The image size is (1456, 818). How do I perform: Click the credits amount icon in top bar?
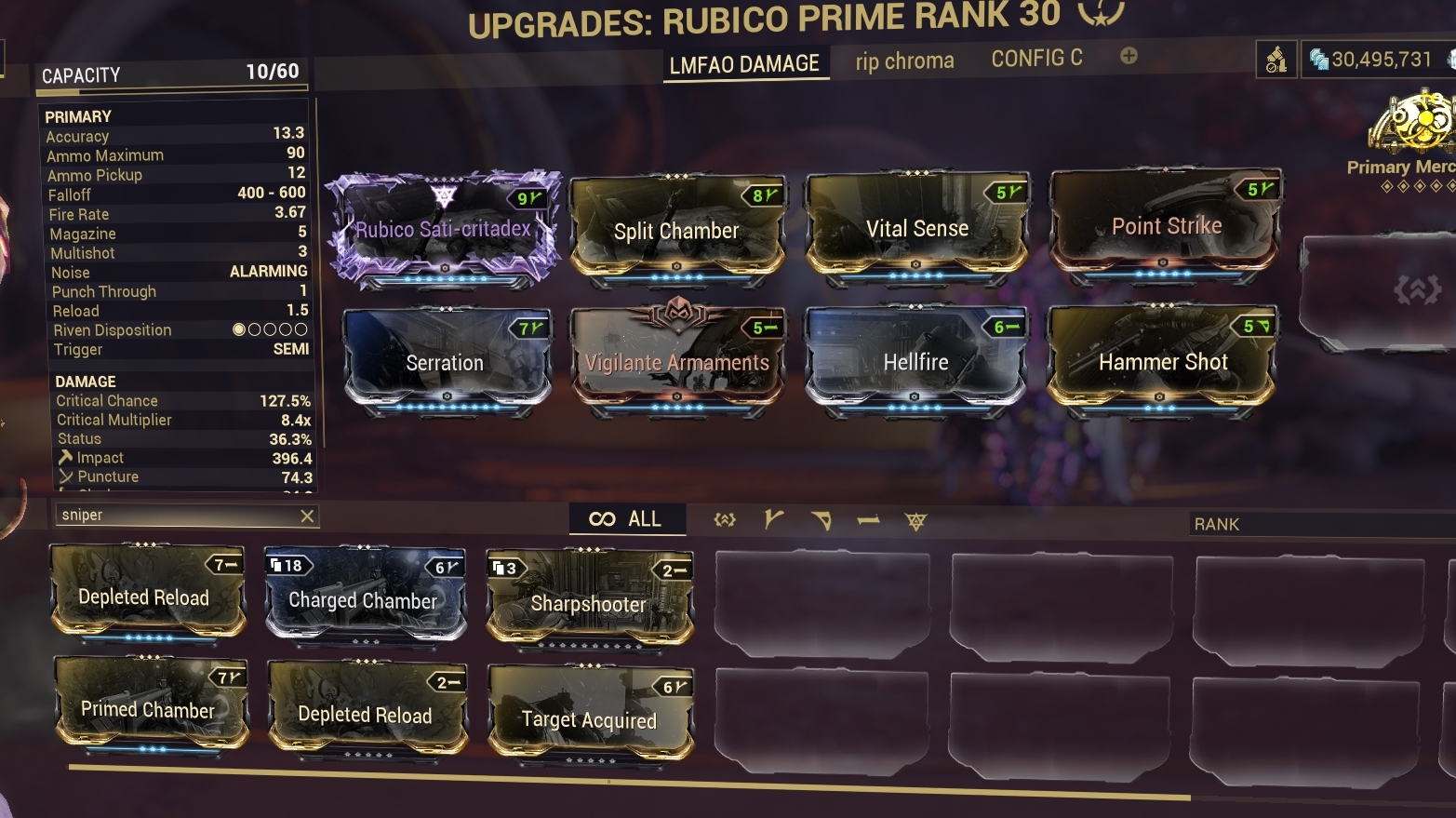[x=1319, y=57]
